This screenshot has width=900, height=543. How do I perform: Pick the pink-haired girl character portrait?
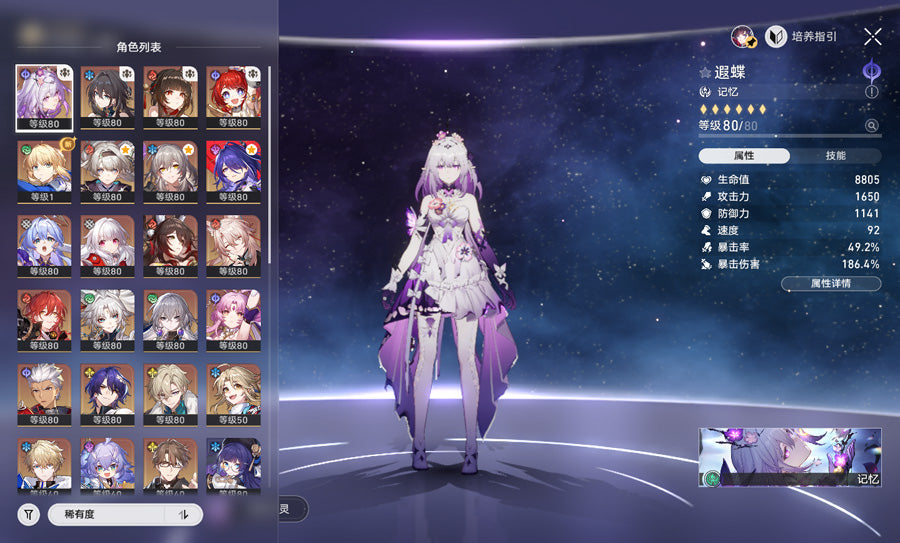click(x=234, y=320)
